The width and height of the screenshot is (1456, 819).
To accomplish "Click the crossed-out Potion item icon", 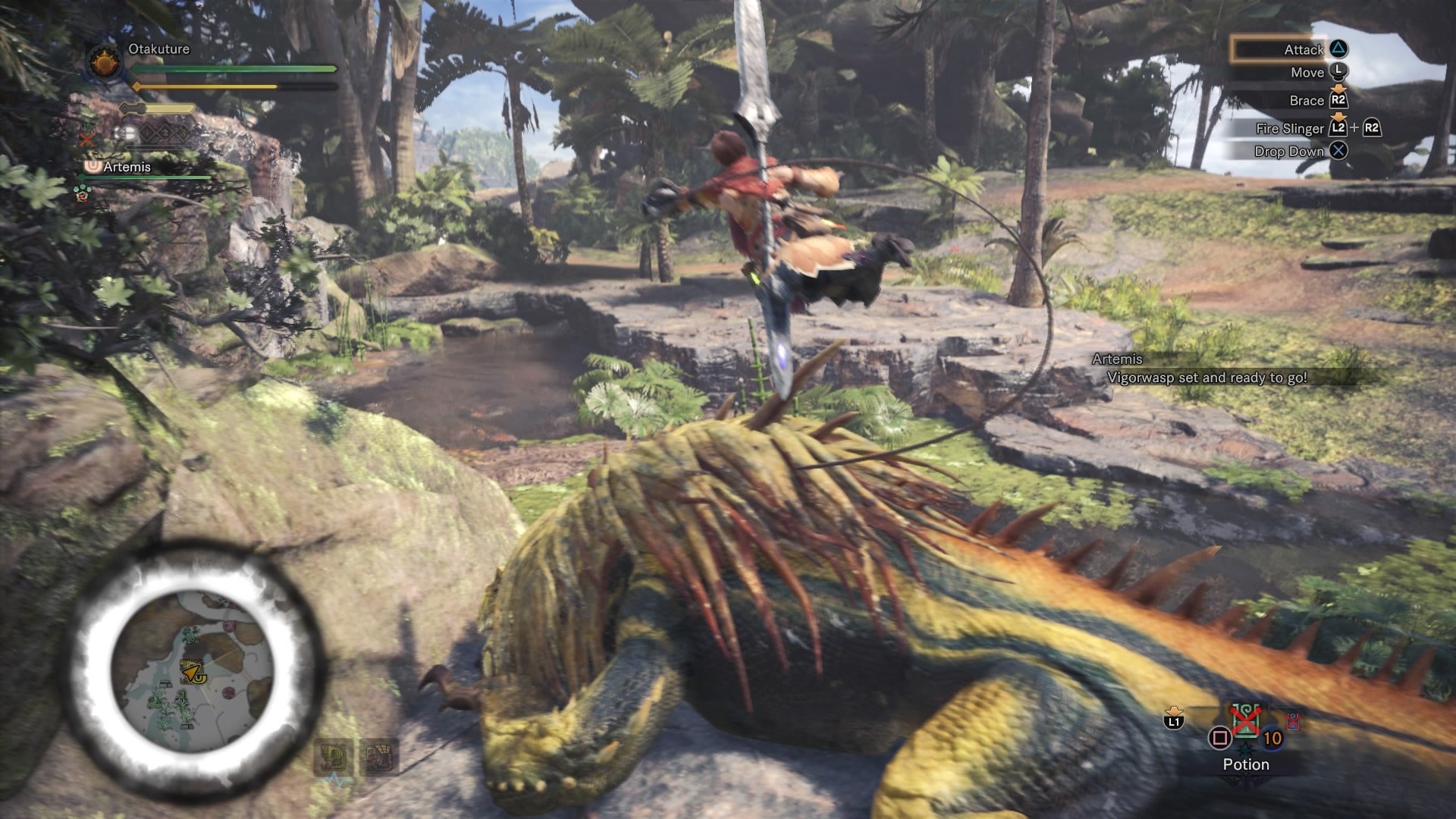I will point(1245,720).
